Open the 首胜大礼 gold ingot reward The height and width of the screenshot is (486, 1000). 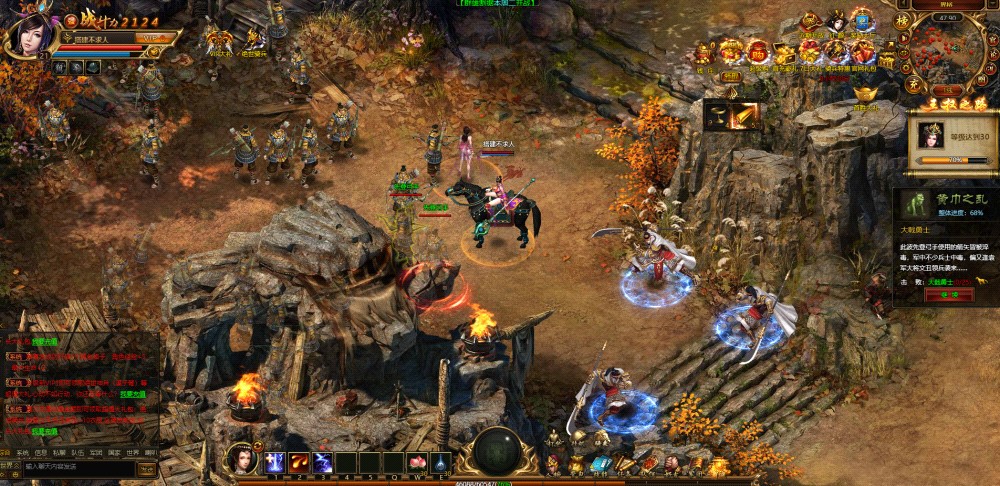tap(866, 95)
